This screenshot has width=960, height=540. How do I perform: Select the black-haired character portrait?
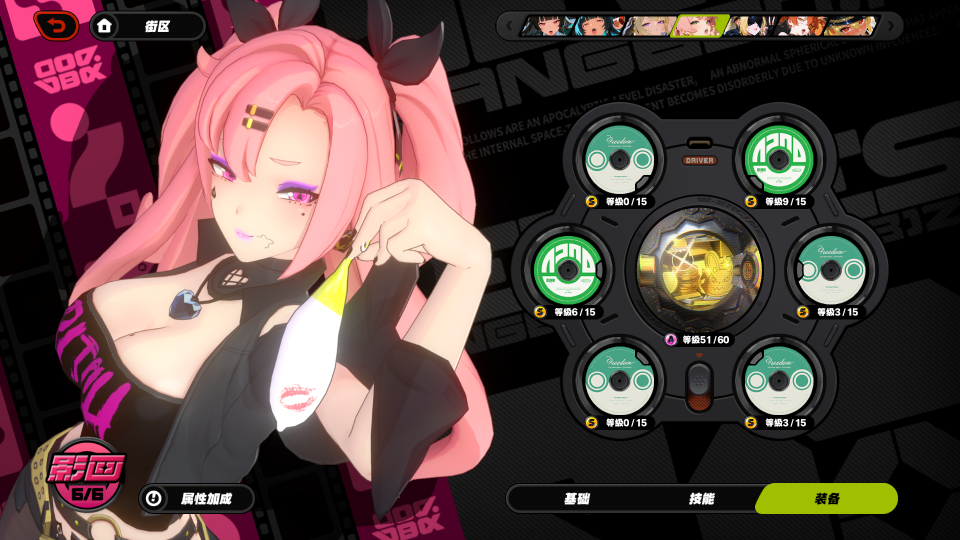coord(546,25)
